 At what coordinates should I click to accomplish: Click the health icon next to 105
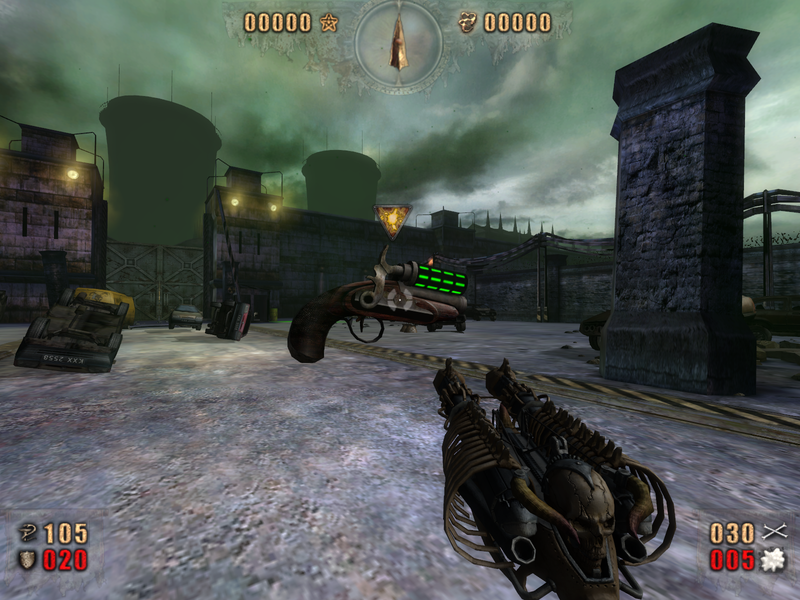pyautogui.click(x=27, y=533)
